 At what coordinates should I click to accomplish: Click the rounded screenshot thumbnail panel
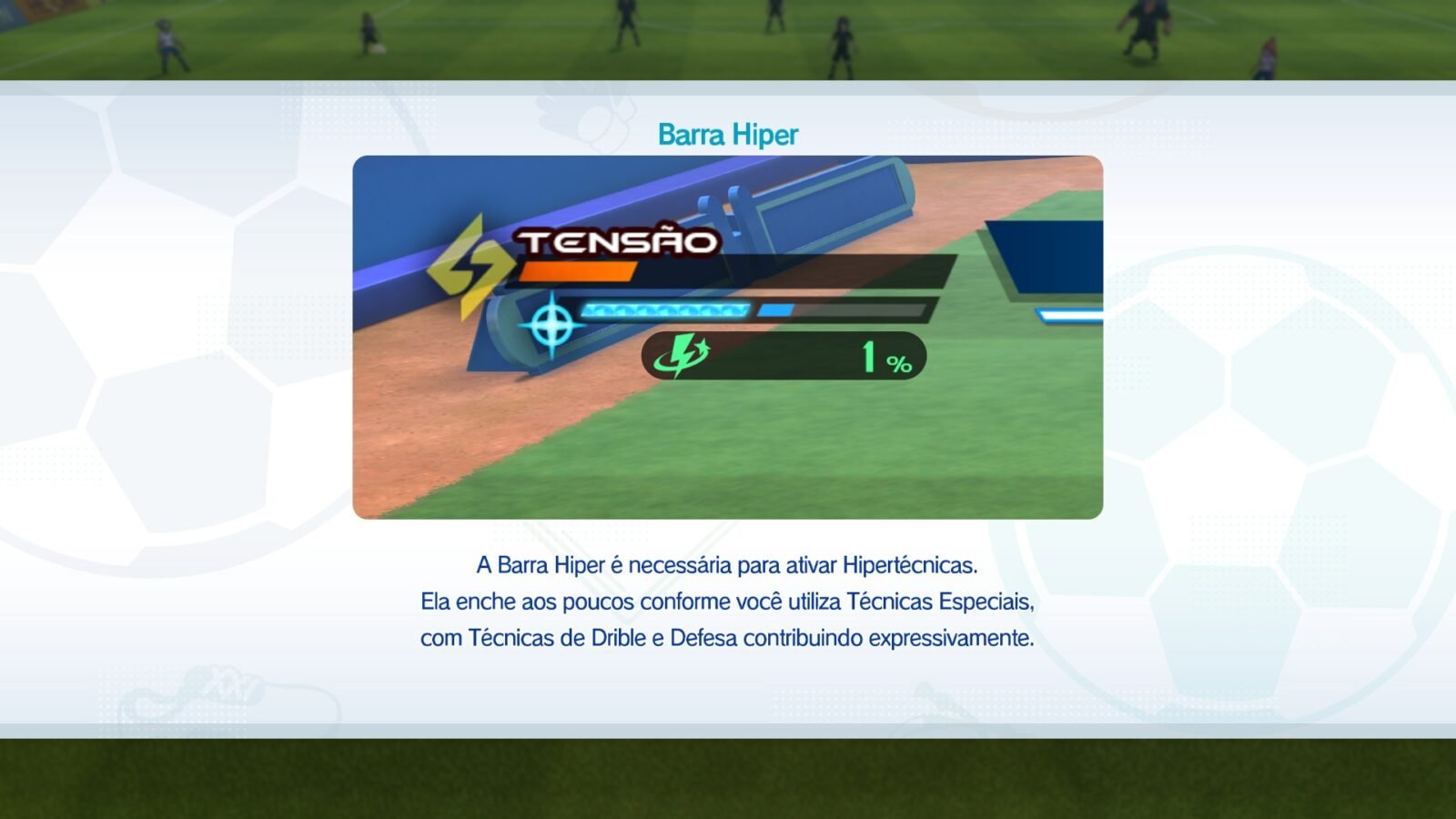pyautogui.click(x=728, y=337)
